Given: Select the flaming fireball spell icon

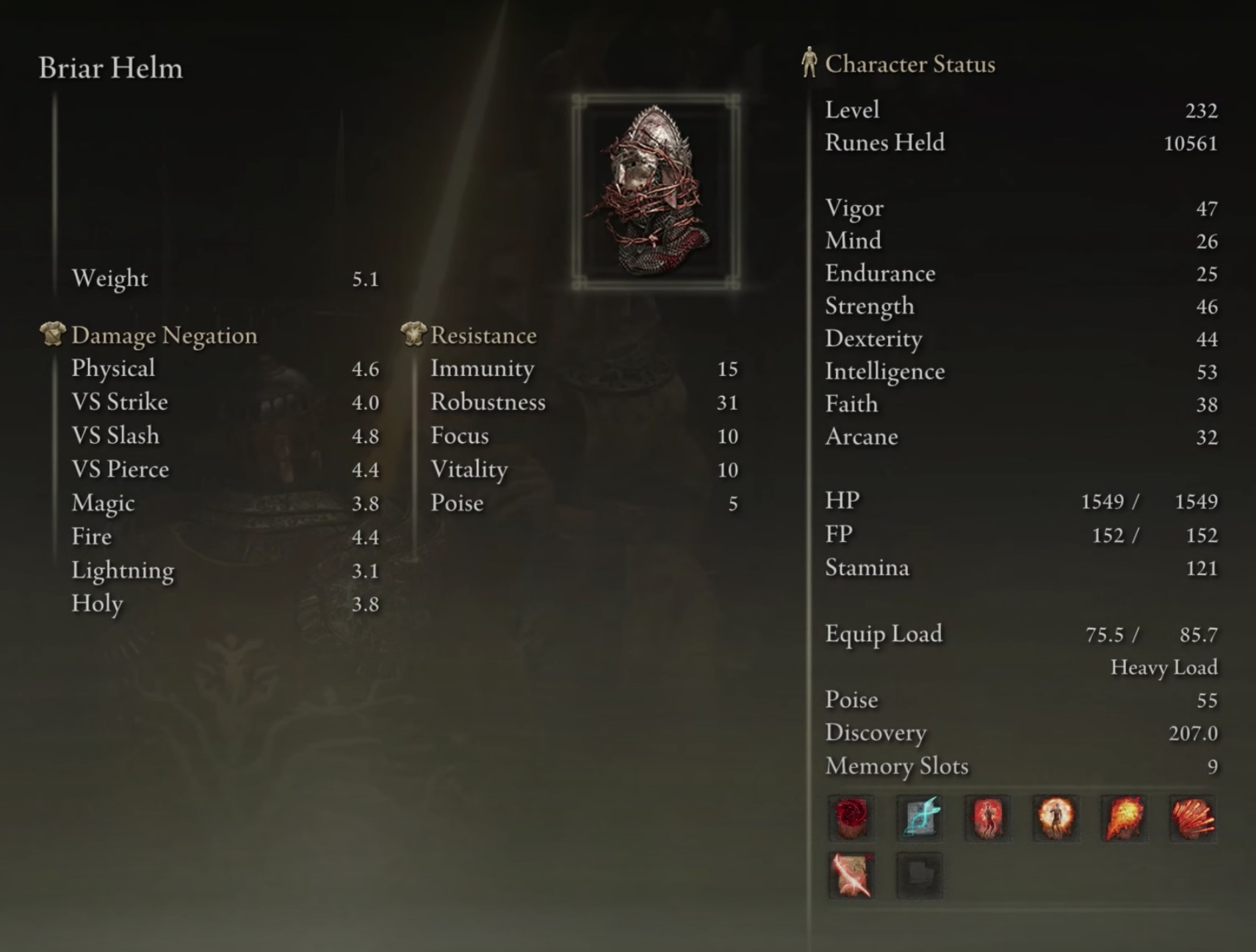Looking at the screenshot, I should [x=1124, y=817].
